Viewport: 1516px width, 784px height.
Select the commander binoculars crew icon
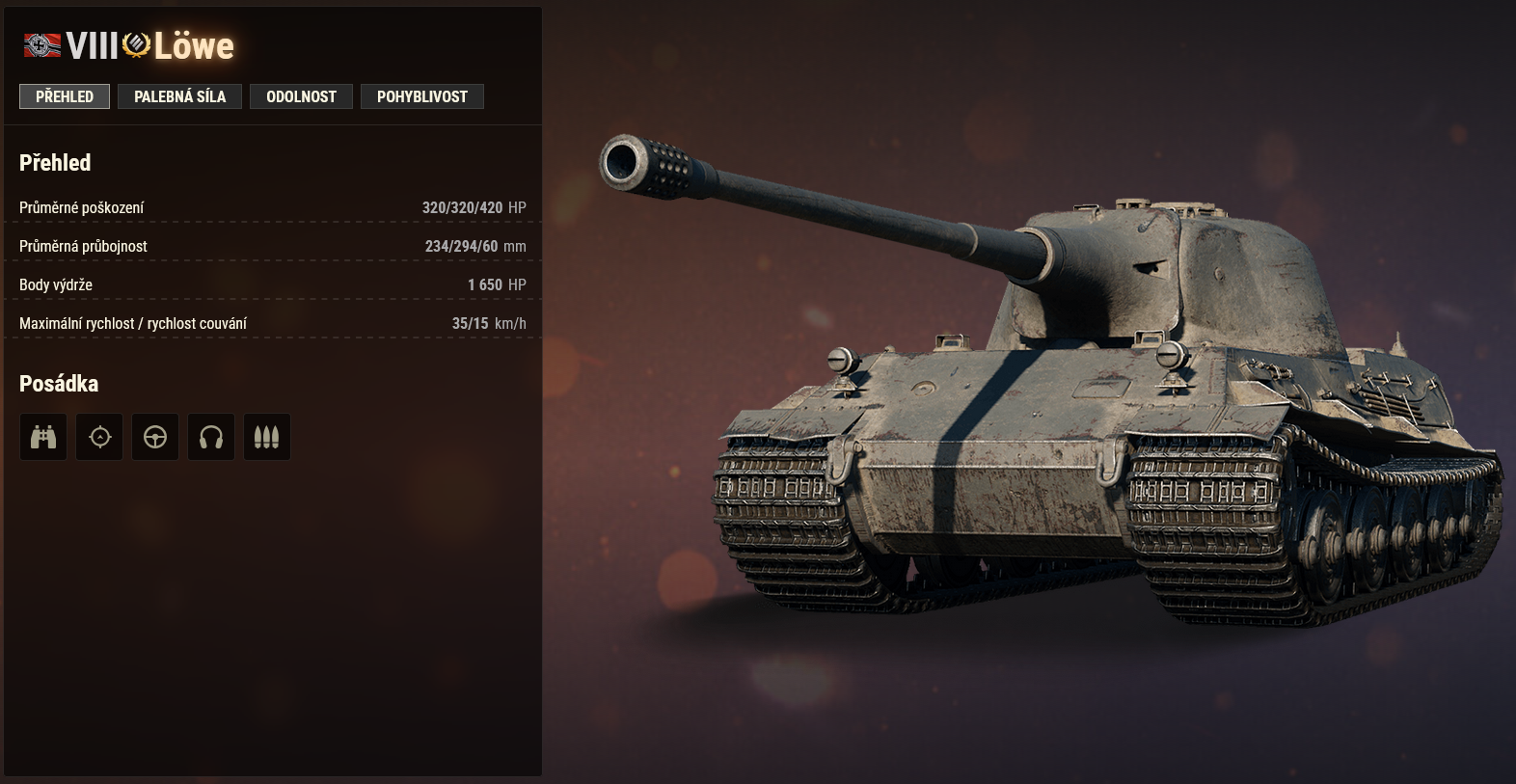click(43, 436)
